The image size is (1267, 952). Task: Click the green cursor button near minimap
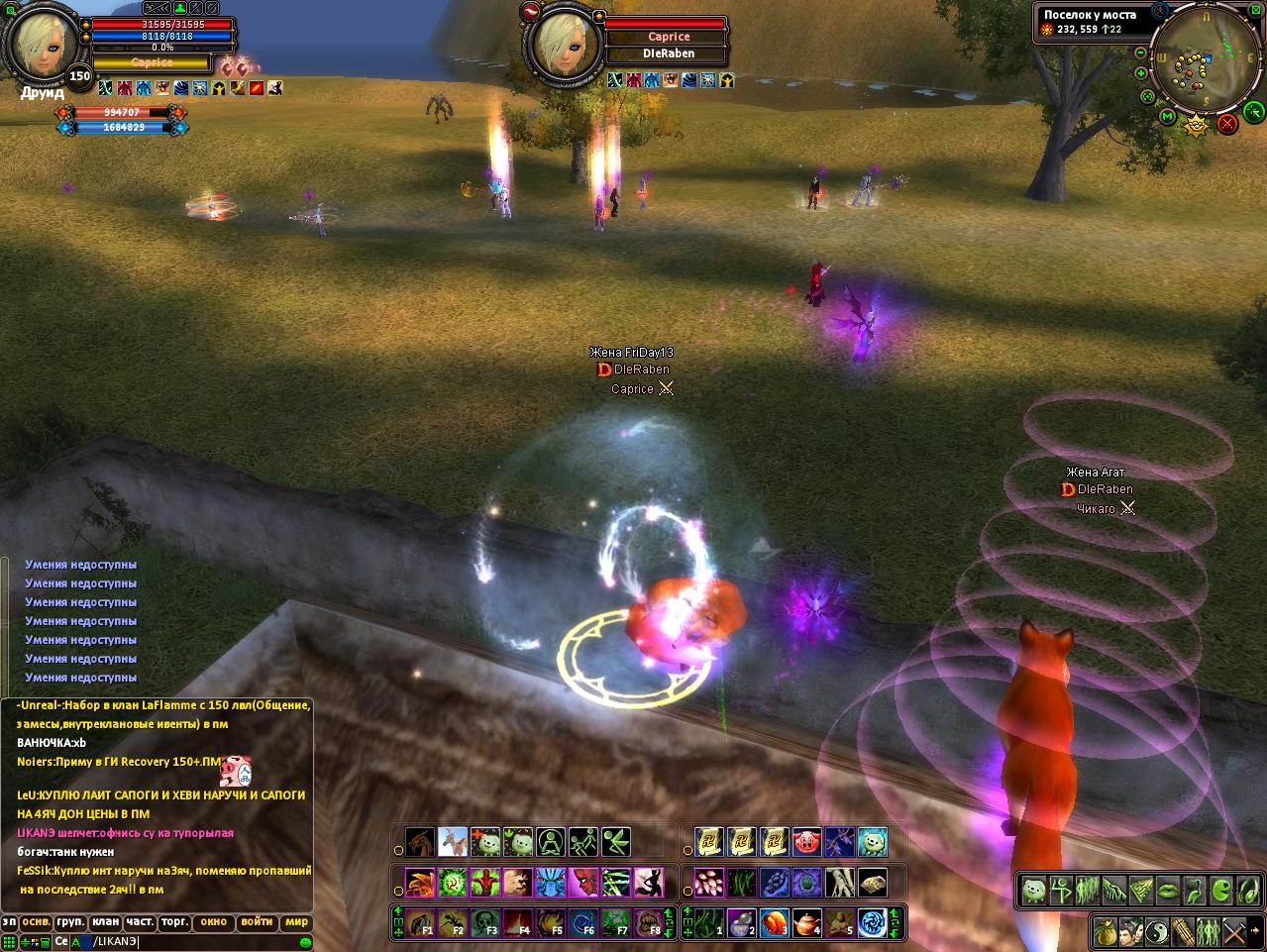(x=1253, y=111)
